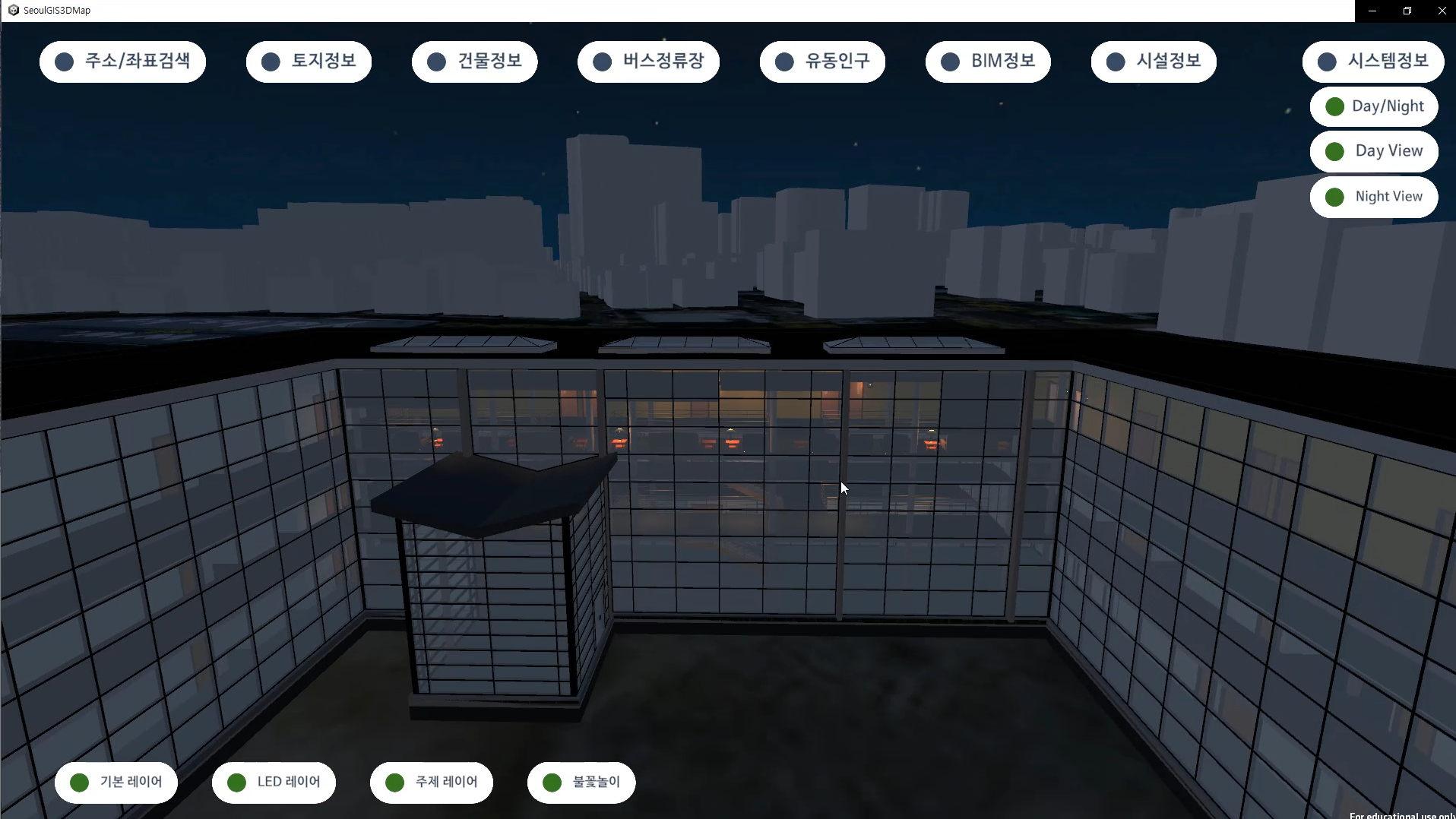Close the SeoulGIS3DMap window
This screenshot has height=819, width=1456.
coord(1442,11)
